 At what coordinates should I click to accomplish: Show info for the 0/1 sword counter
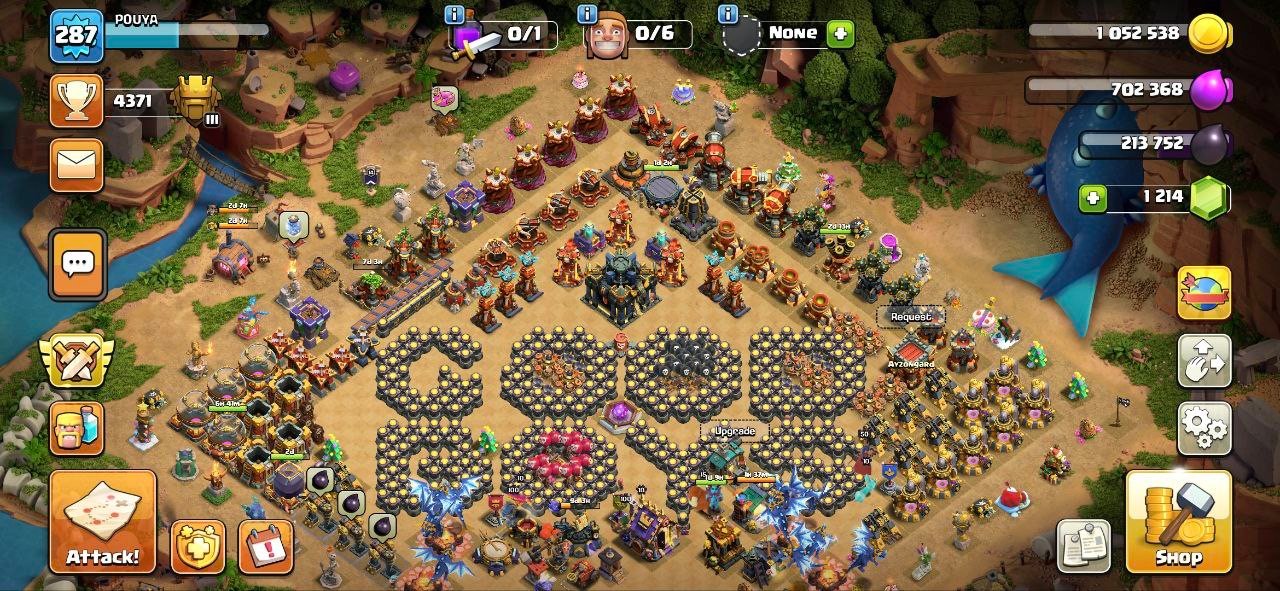tap(455, 14)
